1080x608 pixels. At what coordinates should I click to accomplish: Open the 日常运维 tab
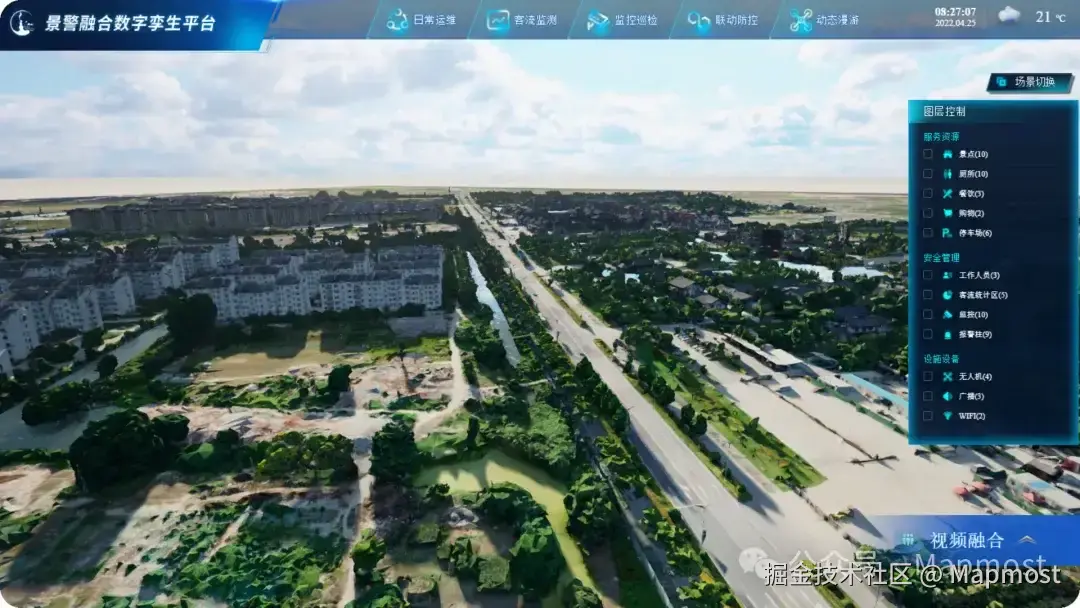click(423, 19)
